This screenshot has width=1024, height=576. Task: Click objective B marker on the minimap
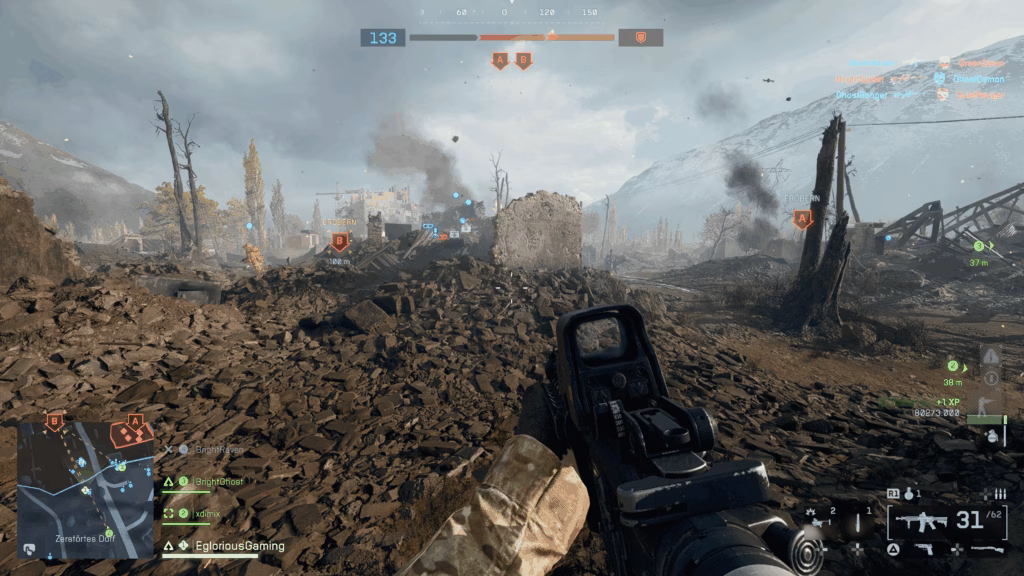(55, 422)
